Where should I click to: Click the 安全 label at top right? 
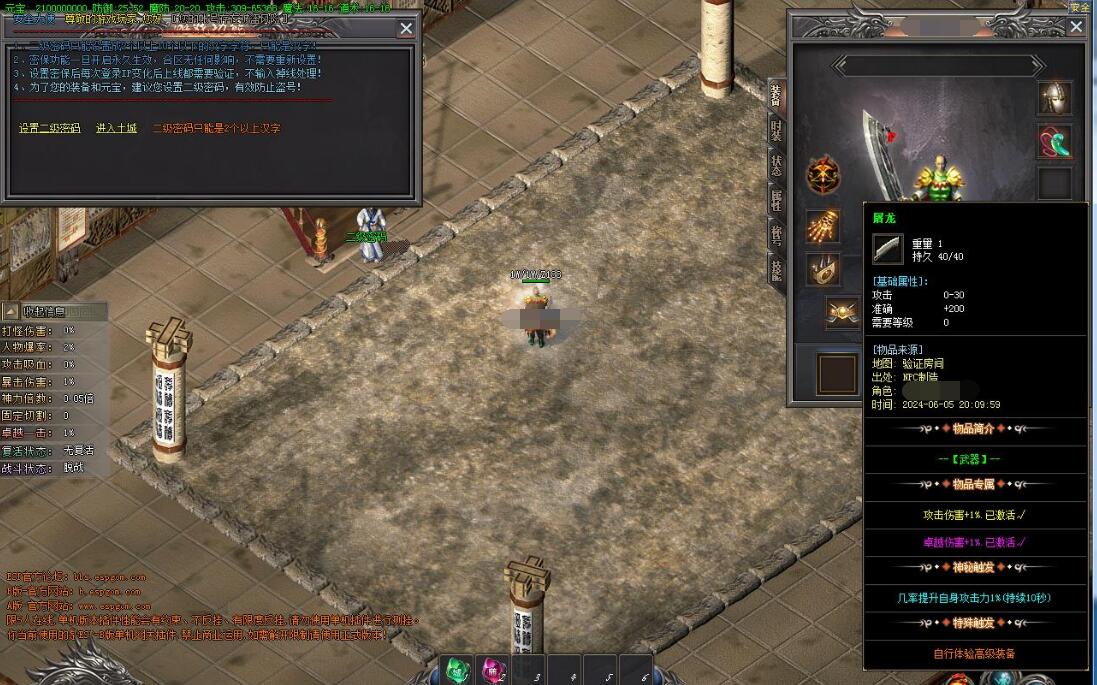(1079, 7)
